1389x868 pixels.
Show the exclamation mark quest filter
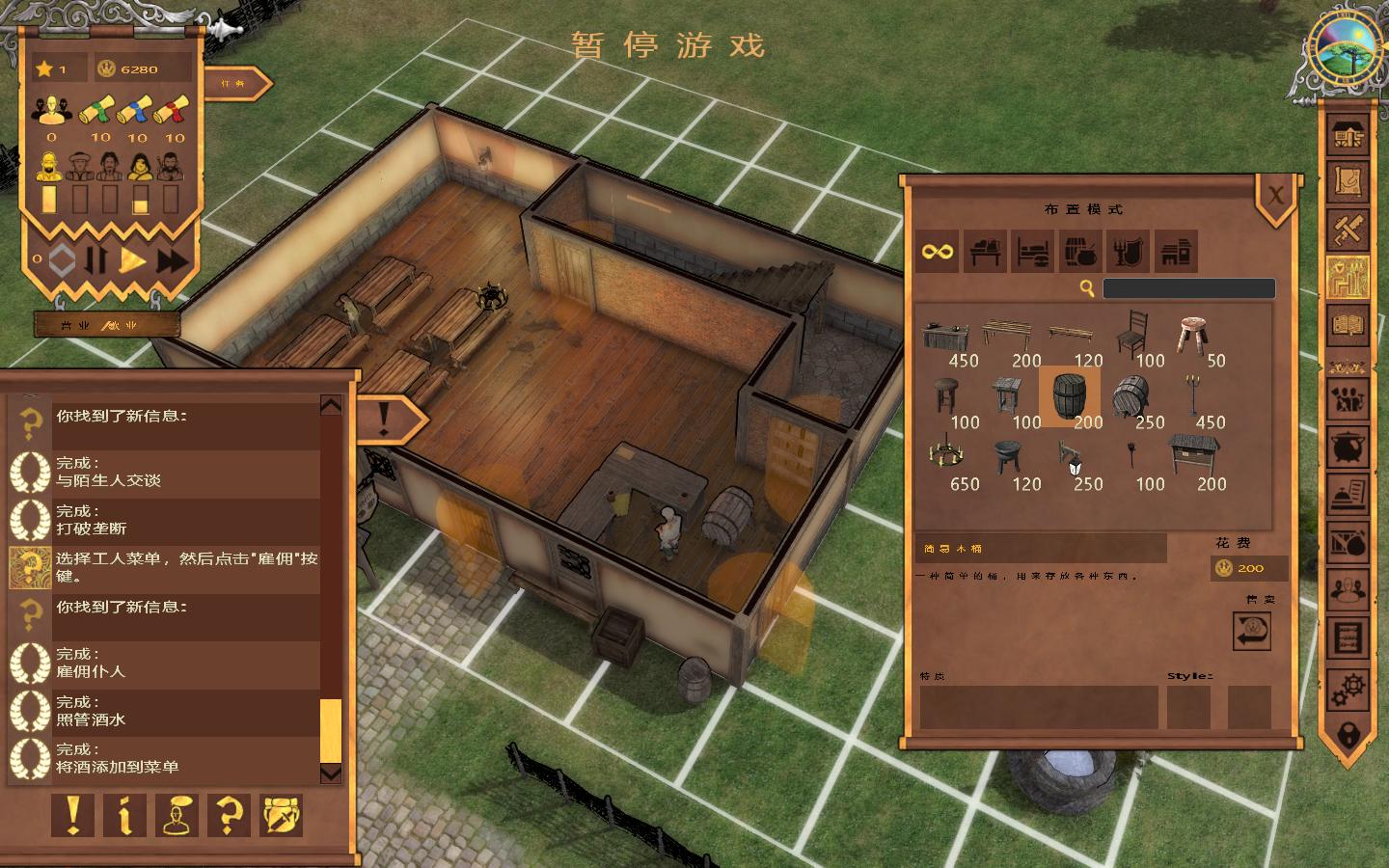(72, 815)
